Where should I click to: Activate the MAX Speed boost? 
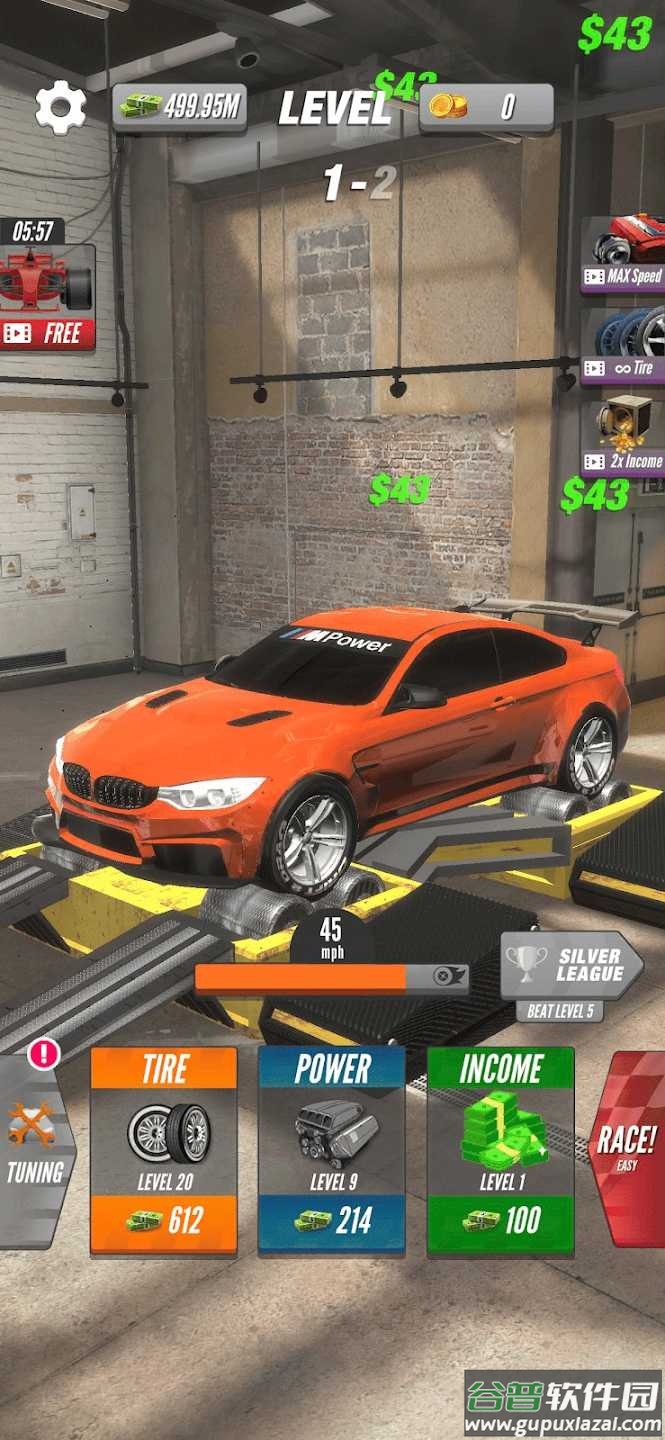[x=624, y=256]
